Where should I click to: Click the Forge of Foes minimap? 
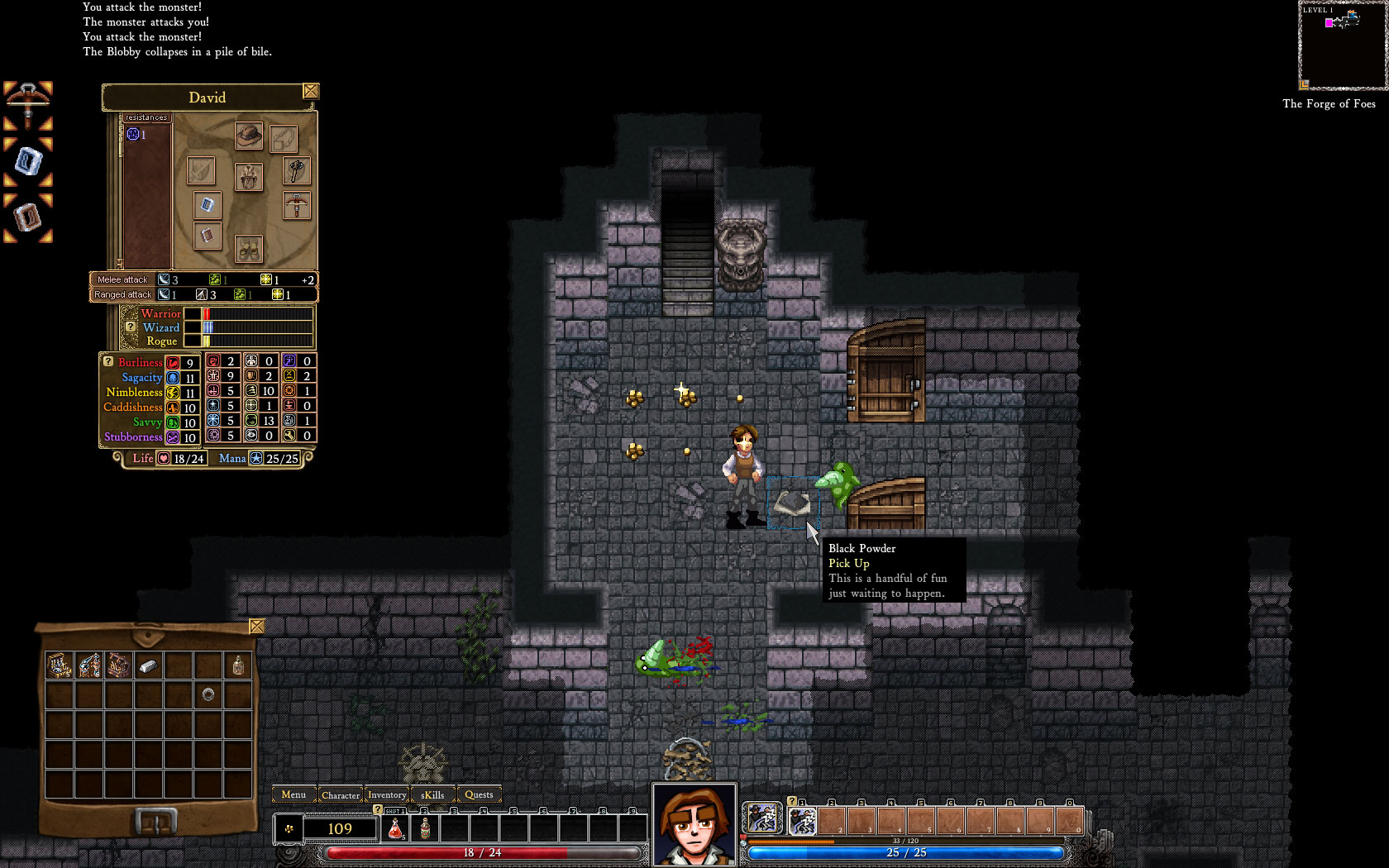(1341, 45)
